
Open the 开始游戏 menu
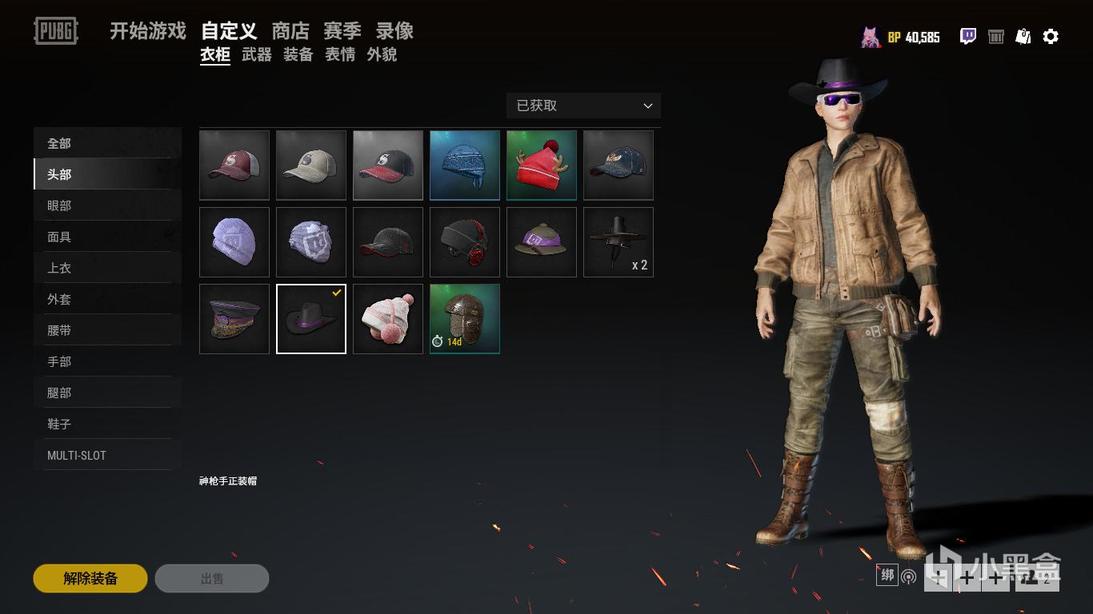tap(148, 31)
